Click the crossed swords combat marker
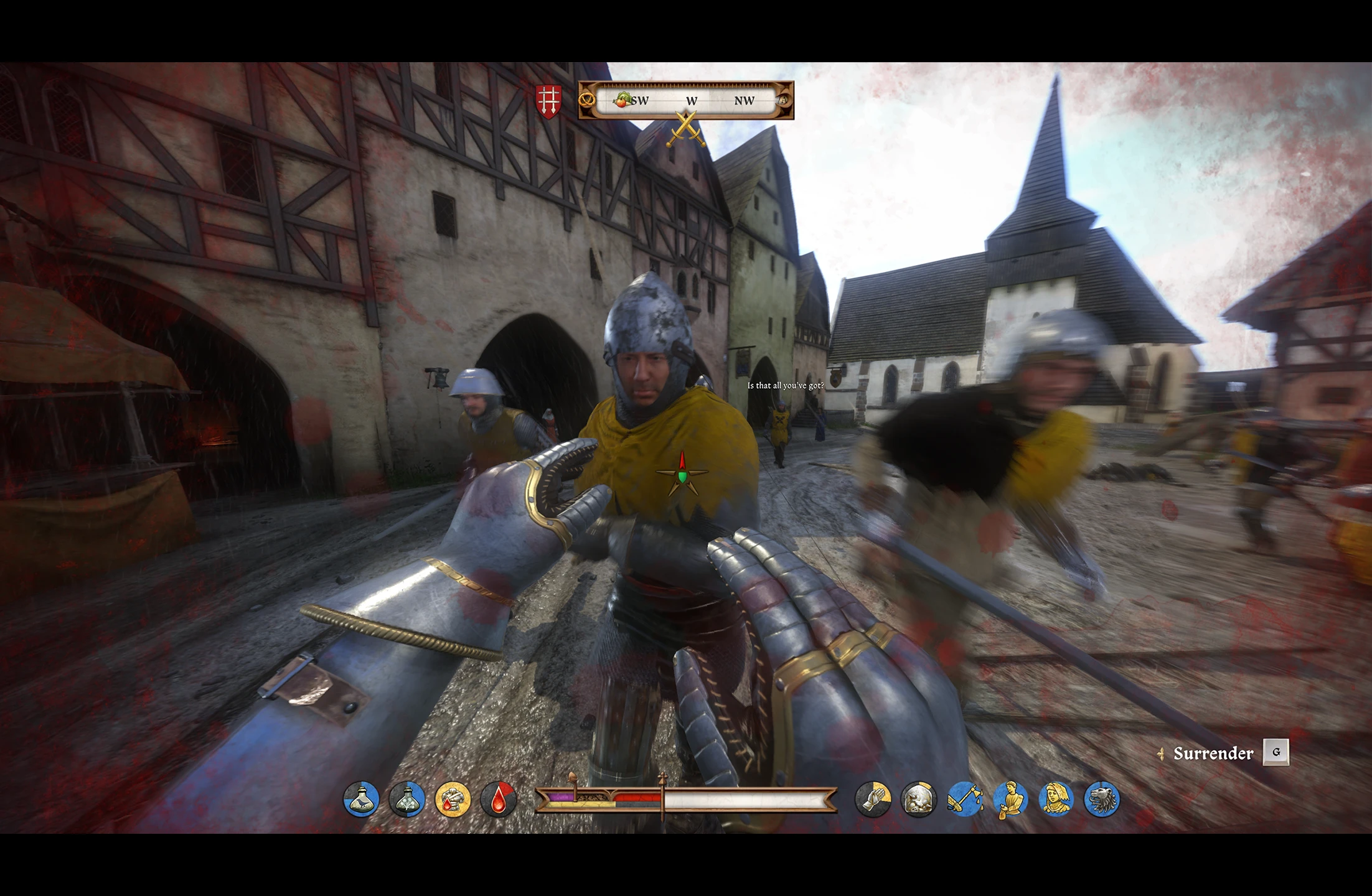The image size is (1372, 896). [686, 129]
